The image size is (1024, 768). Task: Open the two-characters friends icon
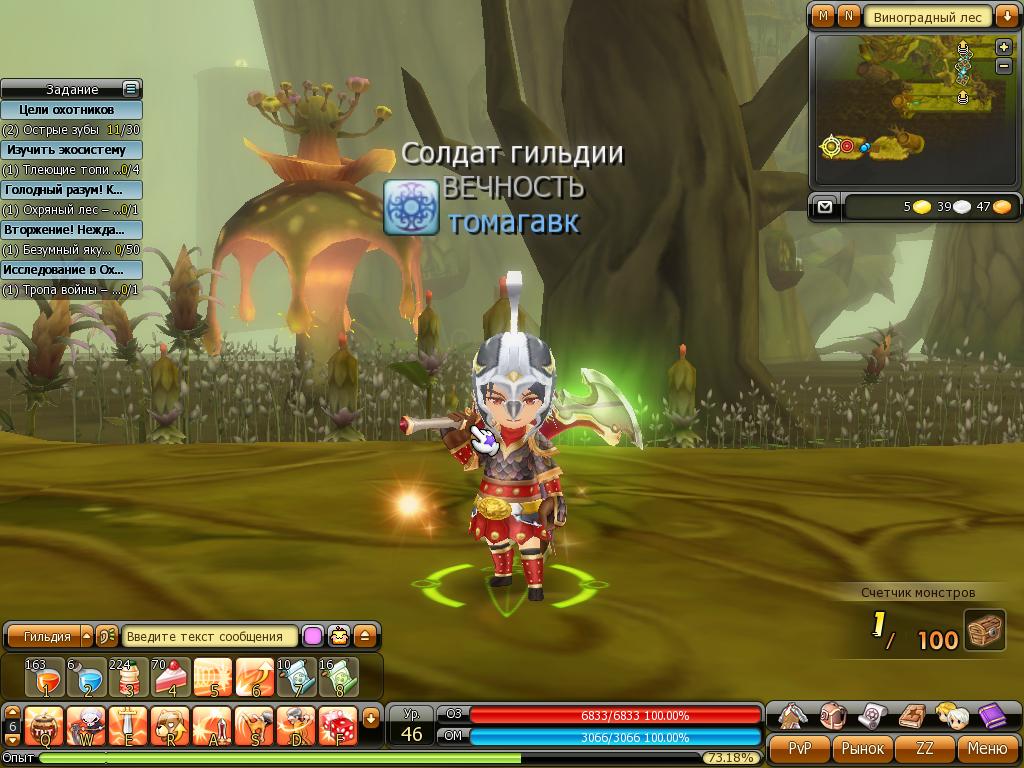click(952, 716)
